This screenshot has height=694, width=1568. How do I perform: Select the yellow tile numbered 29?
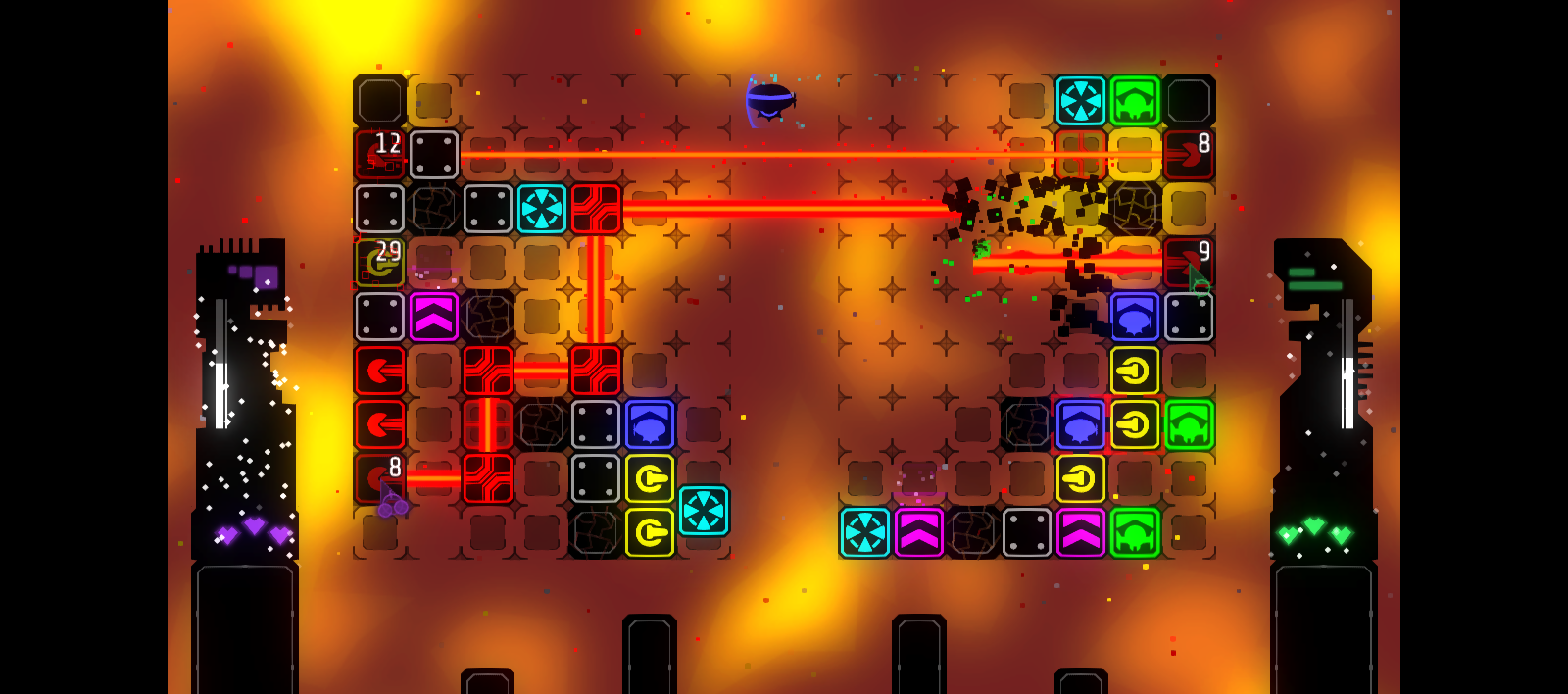tap(379, 263)
